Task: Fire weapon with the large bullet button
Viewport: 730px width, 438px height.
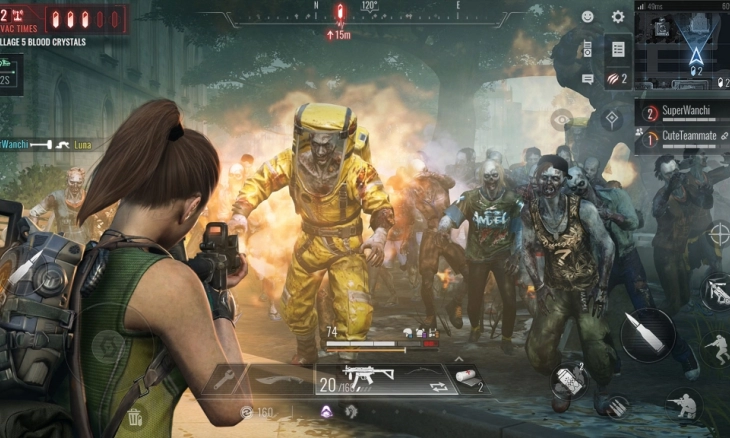Action: 647,334
